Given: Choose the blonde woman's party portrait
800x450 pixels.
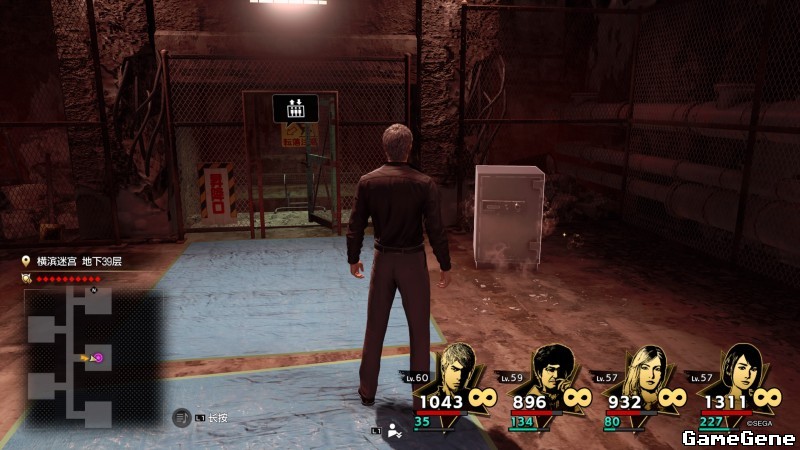Looking at the screenshot, I should pyautogui.click(x=642, y=369).
